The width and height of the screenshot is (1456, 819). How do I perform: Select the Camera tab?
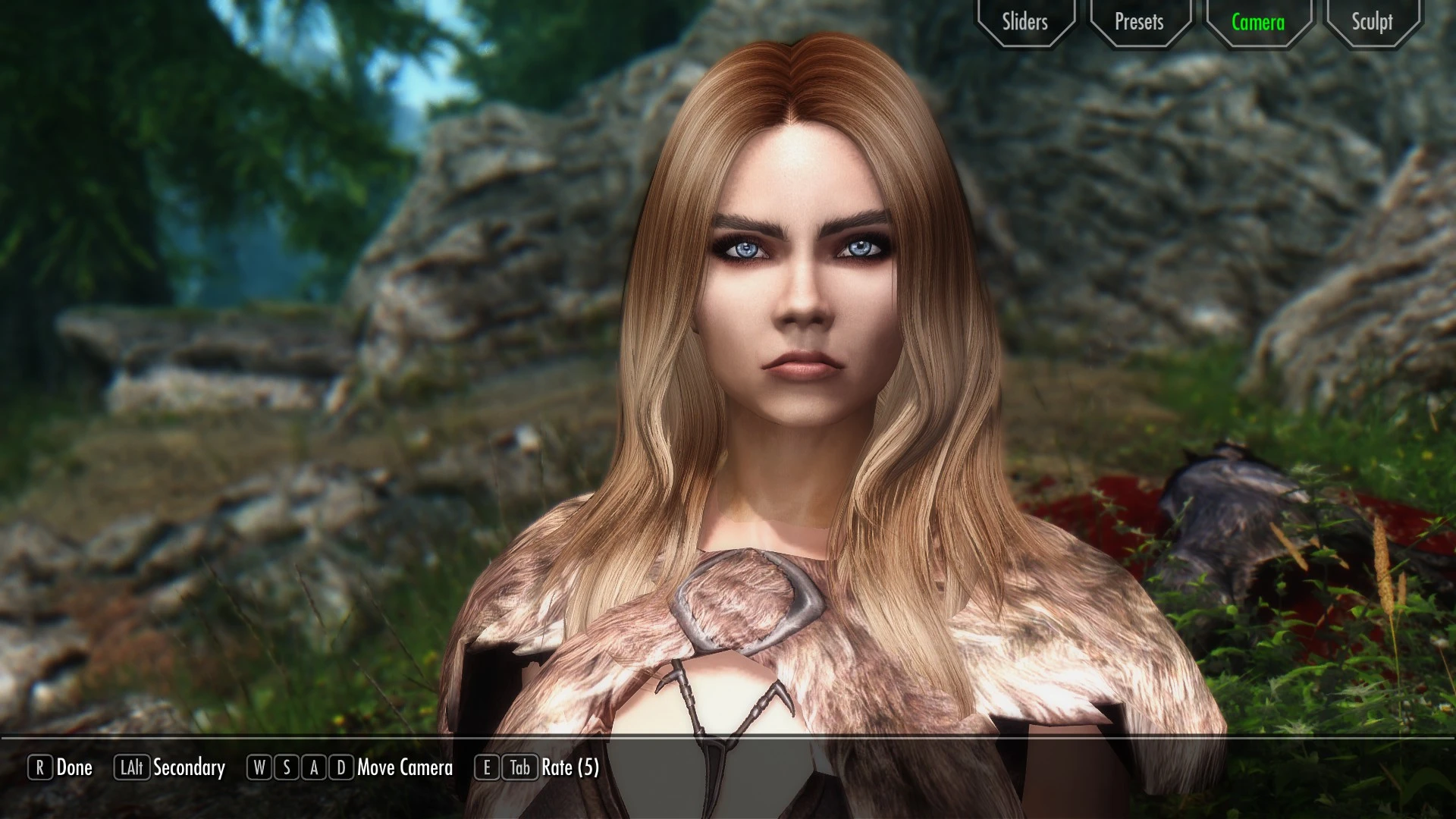[x=1258, y=22]
